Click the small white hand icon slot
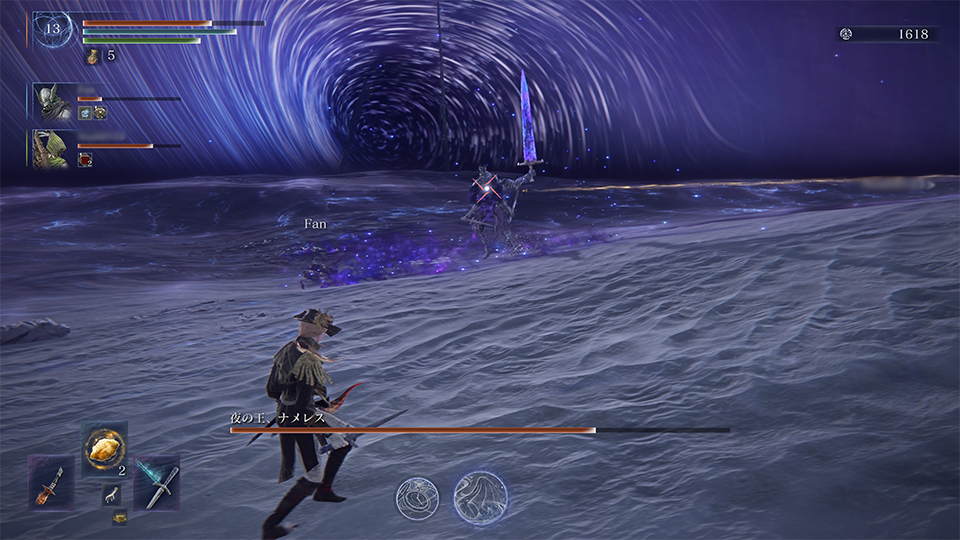The width and height of the screenshot is (960, 540). click(110, 494)
